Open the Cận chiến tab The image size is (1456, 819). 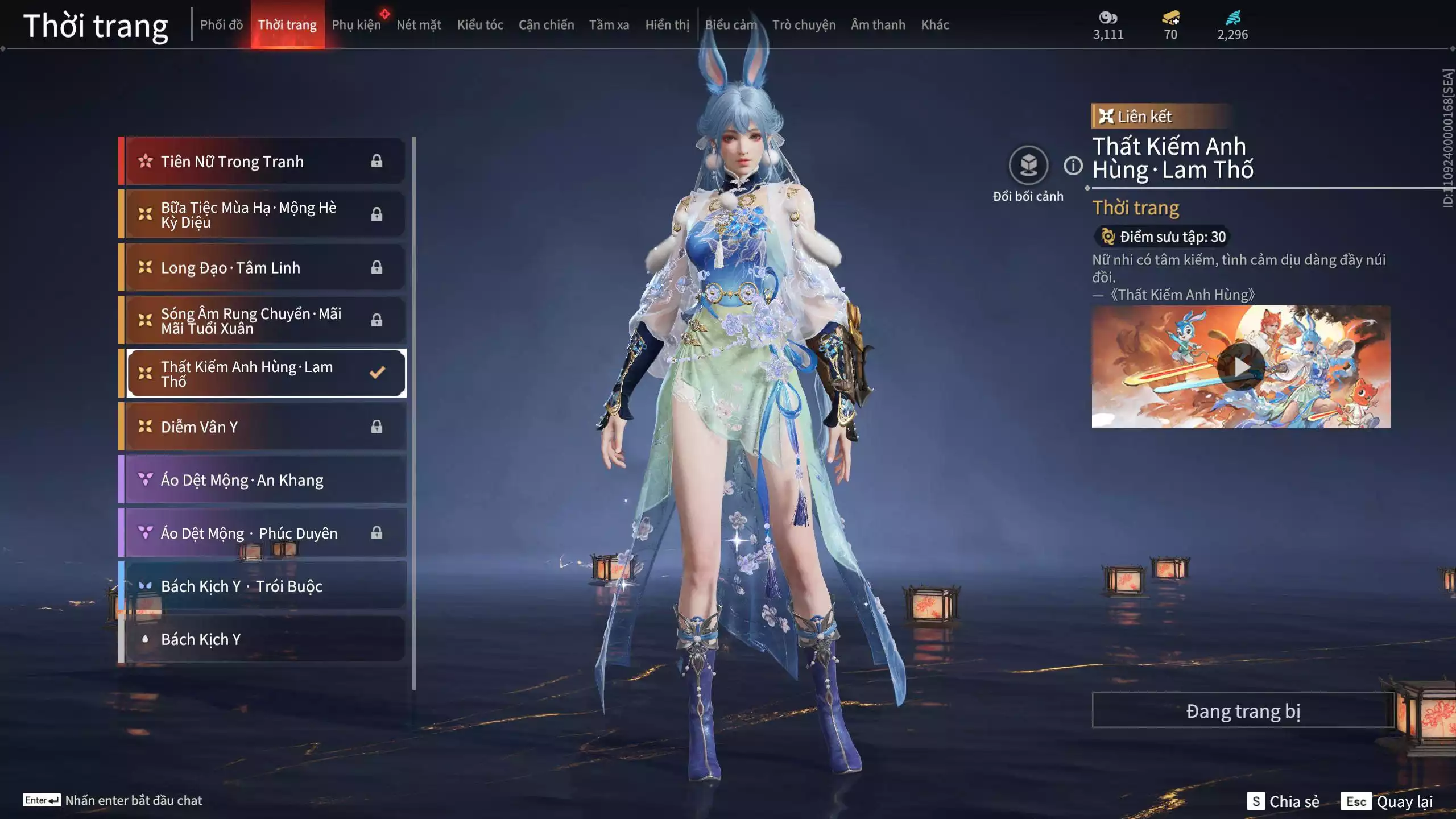(x=546, y=25)
